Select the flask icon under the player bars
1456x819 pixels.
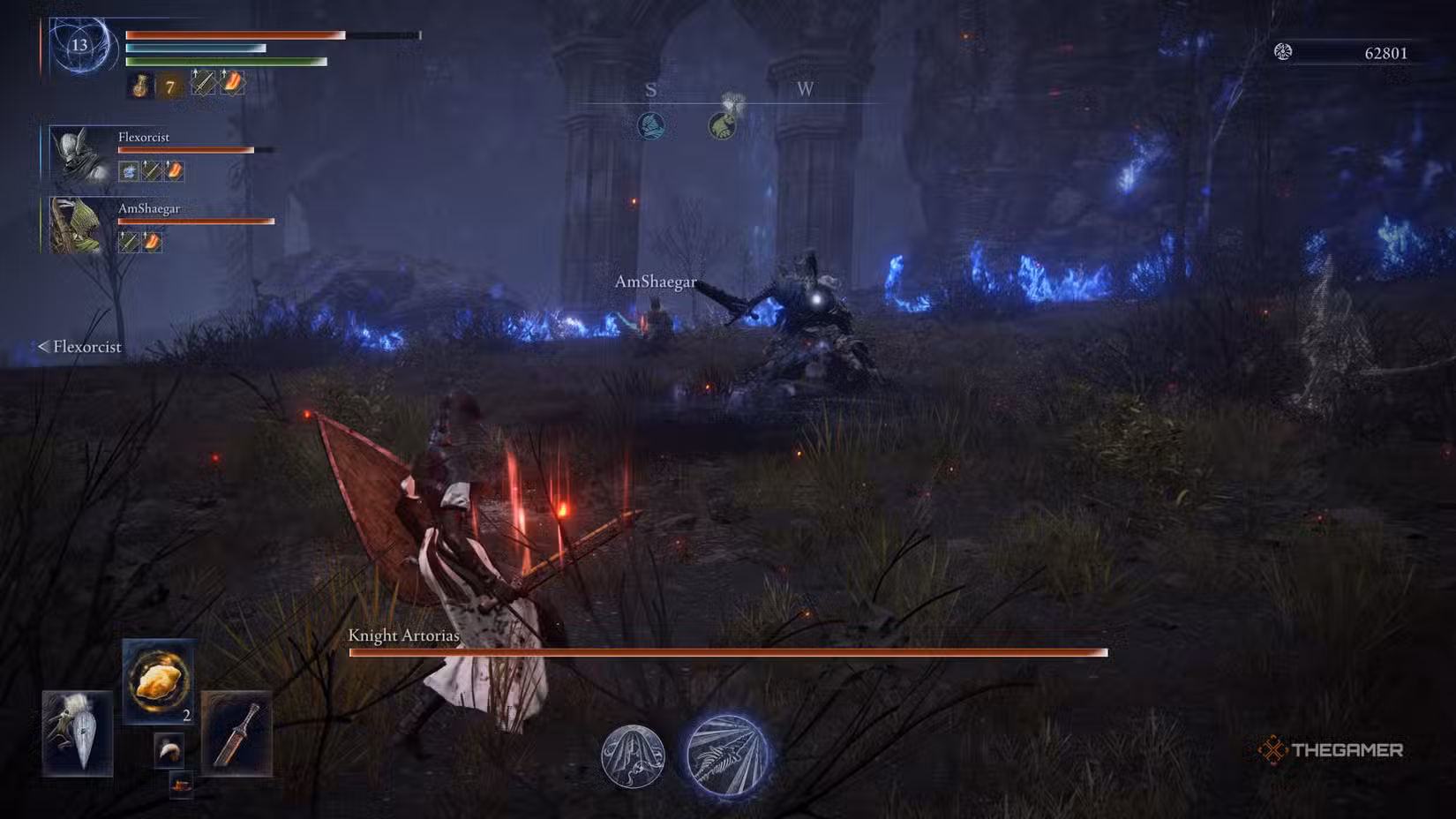140,86
